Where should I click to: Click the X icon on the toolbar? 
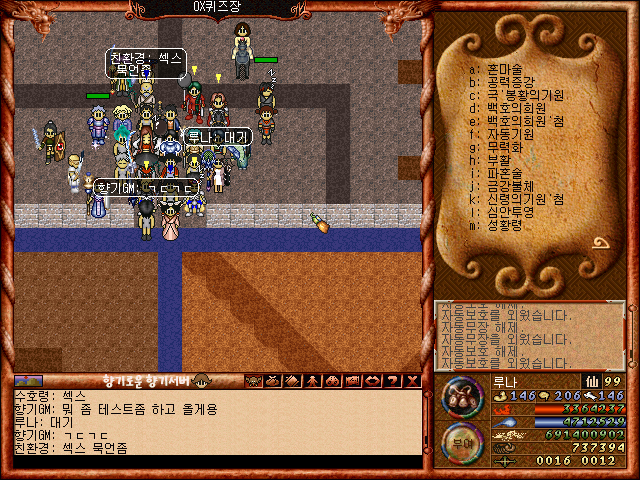click(x=412, y=380)
